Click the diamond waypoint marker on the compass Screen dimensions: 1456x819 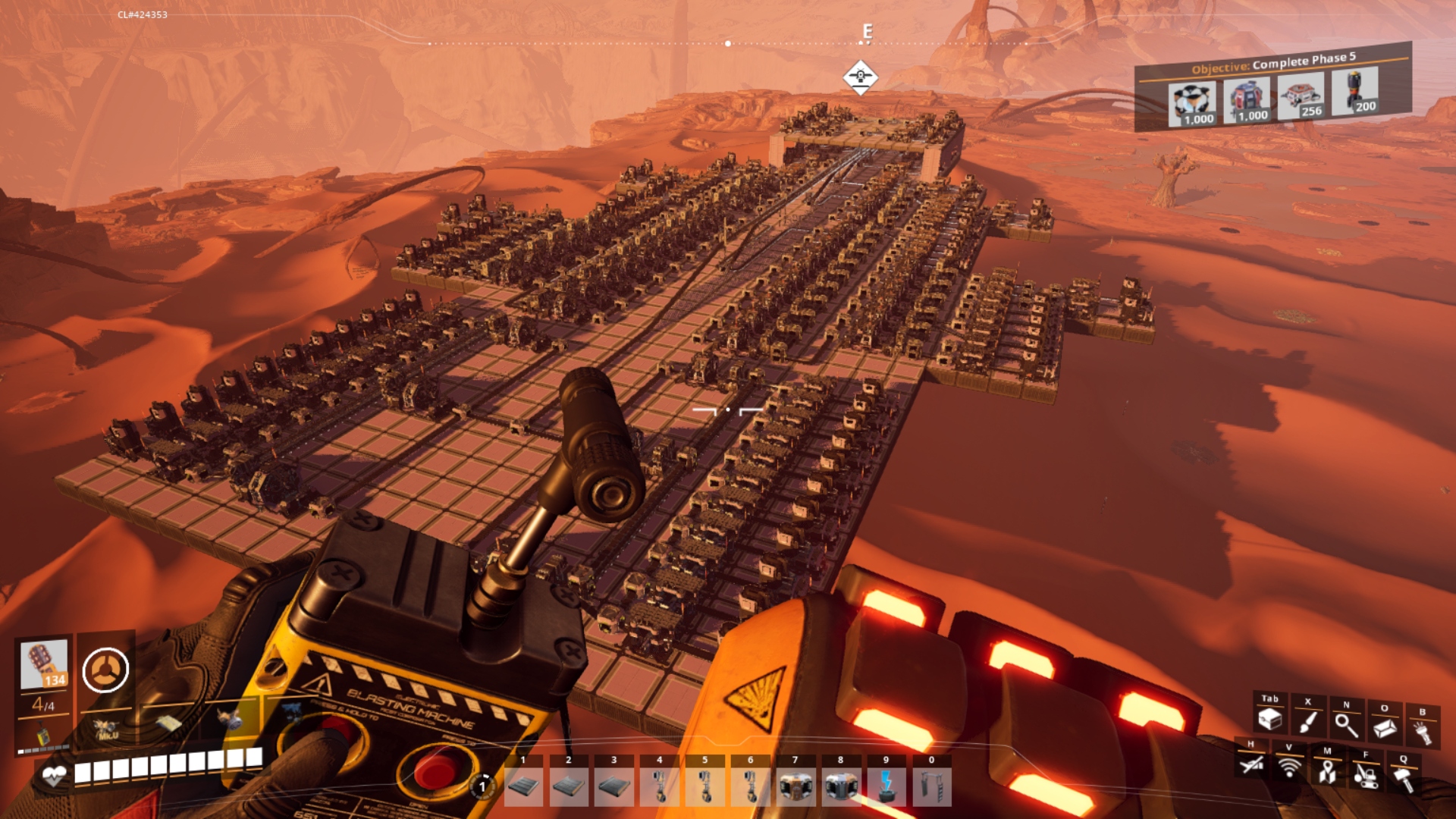pos(860,77)
